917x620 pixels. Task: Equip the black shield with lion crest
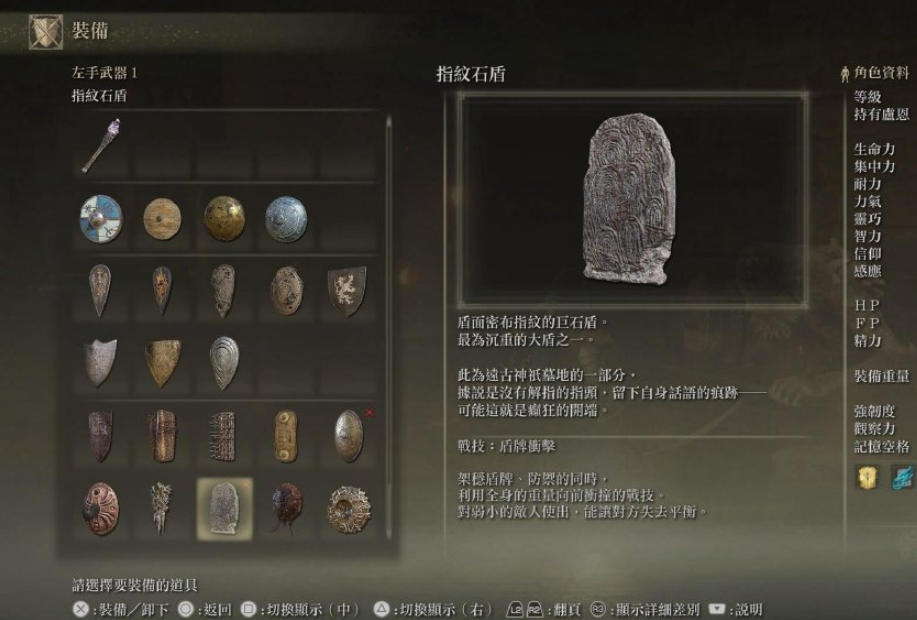[347, 290]
